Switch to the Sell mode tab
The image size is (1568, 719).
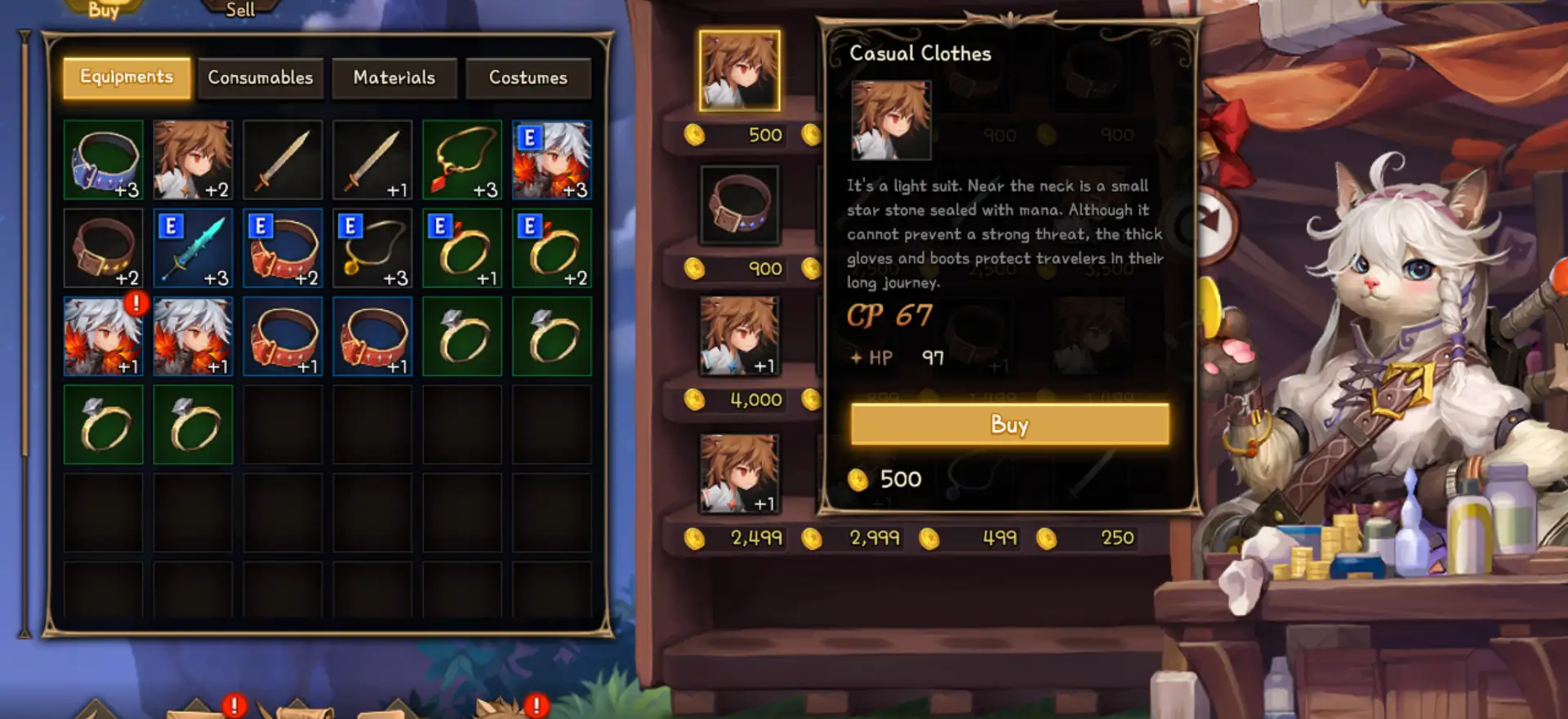[x=240, y=10]
